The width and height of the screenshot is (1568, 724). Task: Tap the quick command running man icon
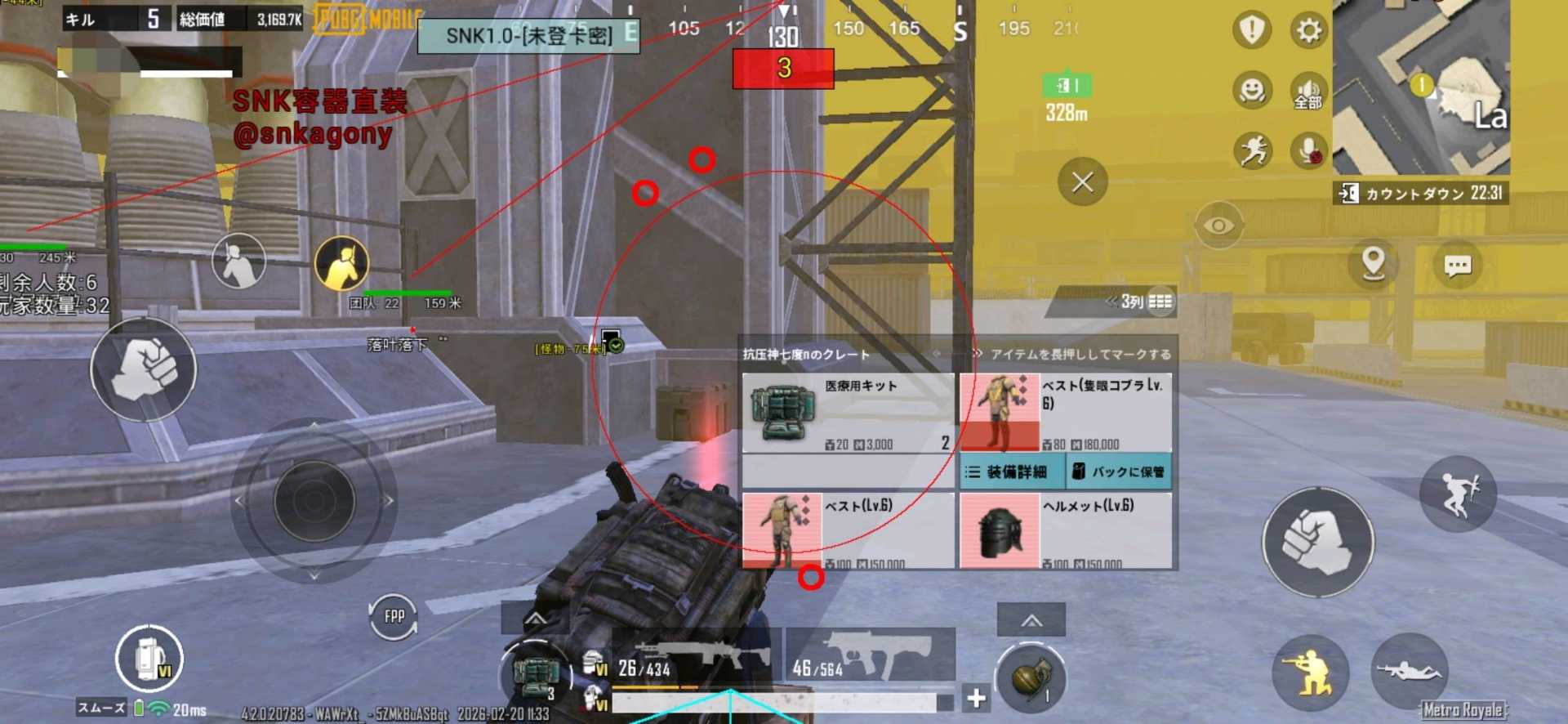coord(1250,150)
